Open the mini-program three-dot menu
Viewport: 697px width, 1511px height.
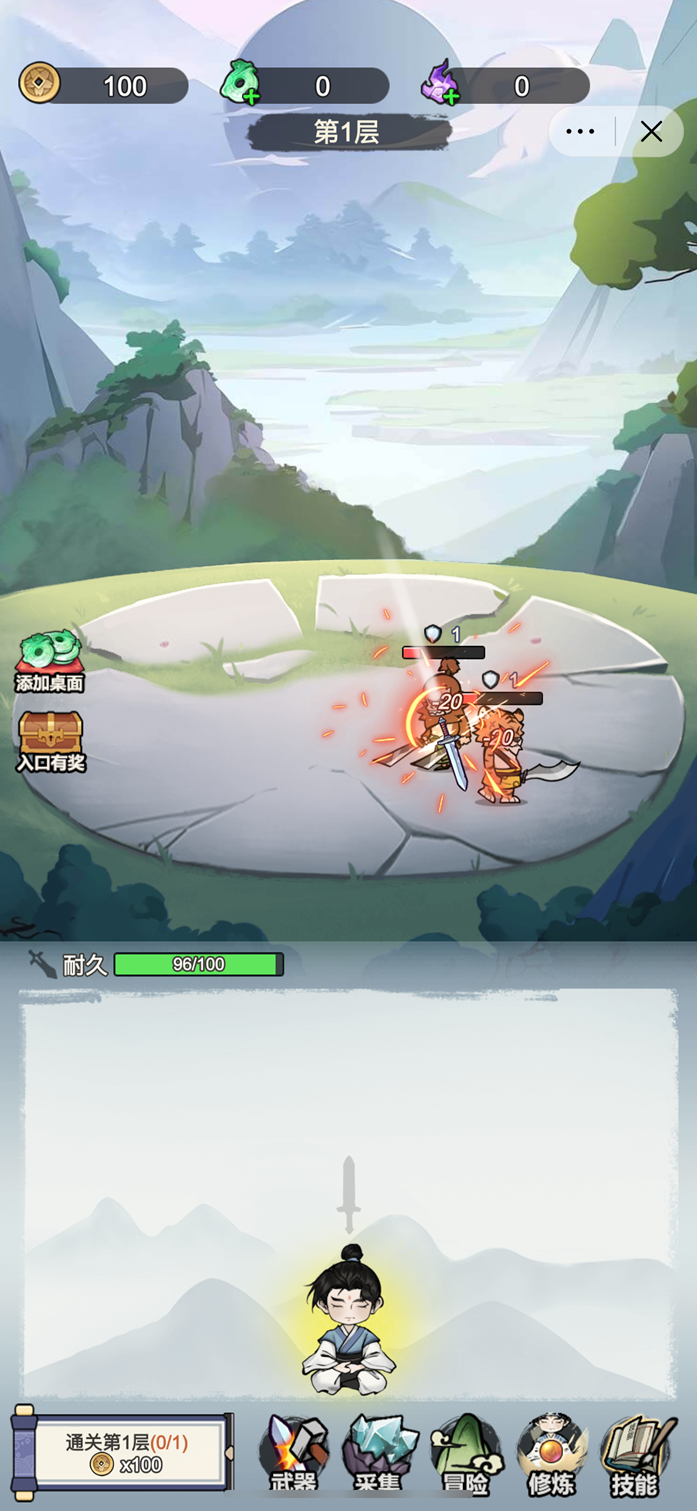tap(580, 131)
